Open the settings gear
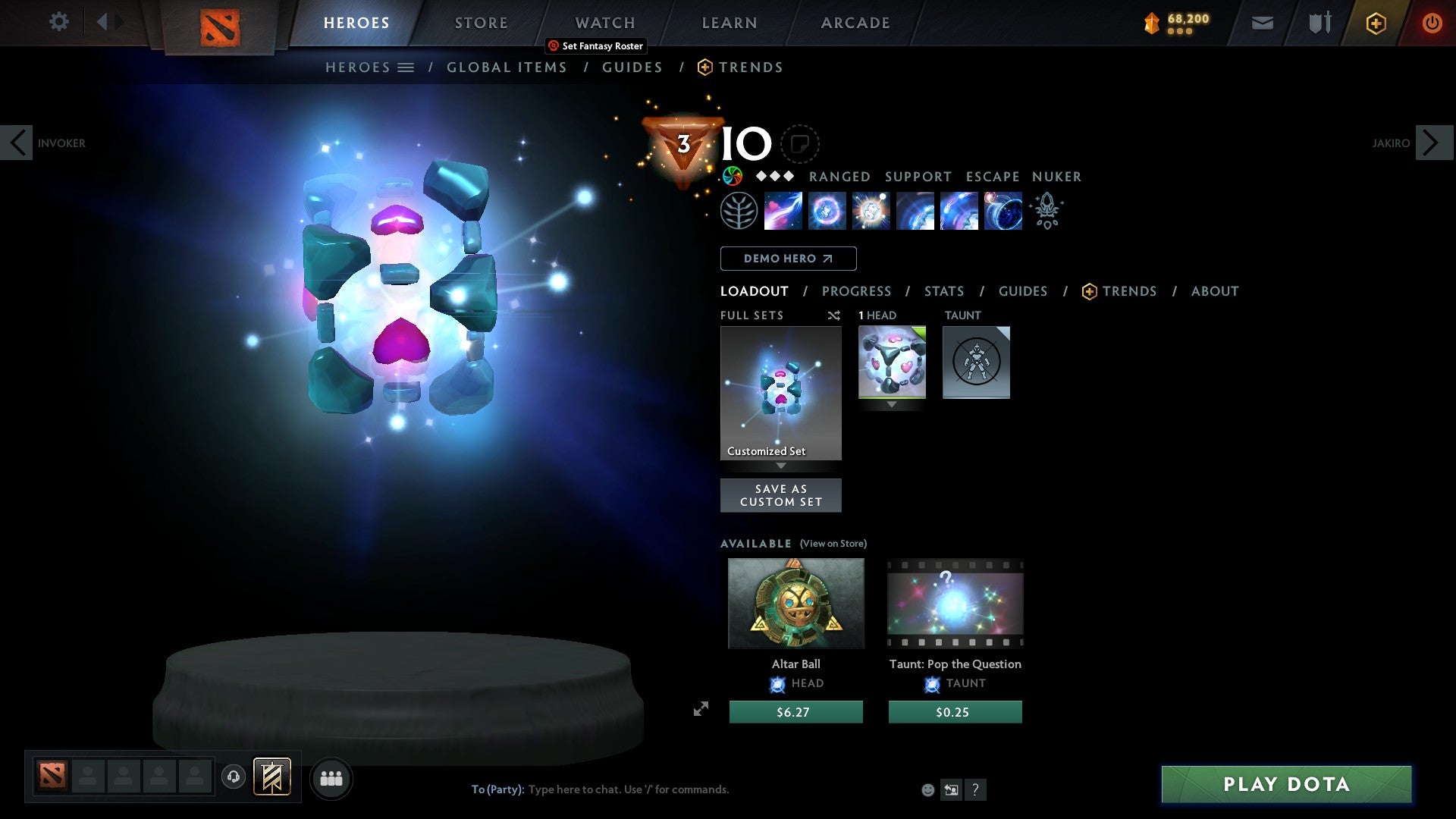1456x819 pixels. tap(58, 21)
